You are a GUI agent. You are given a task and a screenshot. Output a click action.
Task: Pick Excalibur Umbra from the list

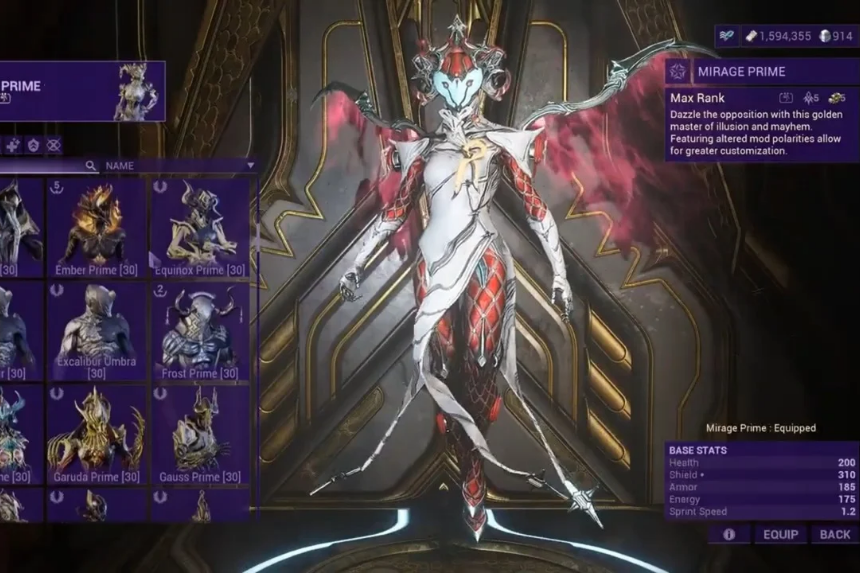[96, 332]
